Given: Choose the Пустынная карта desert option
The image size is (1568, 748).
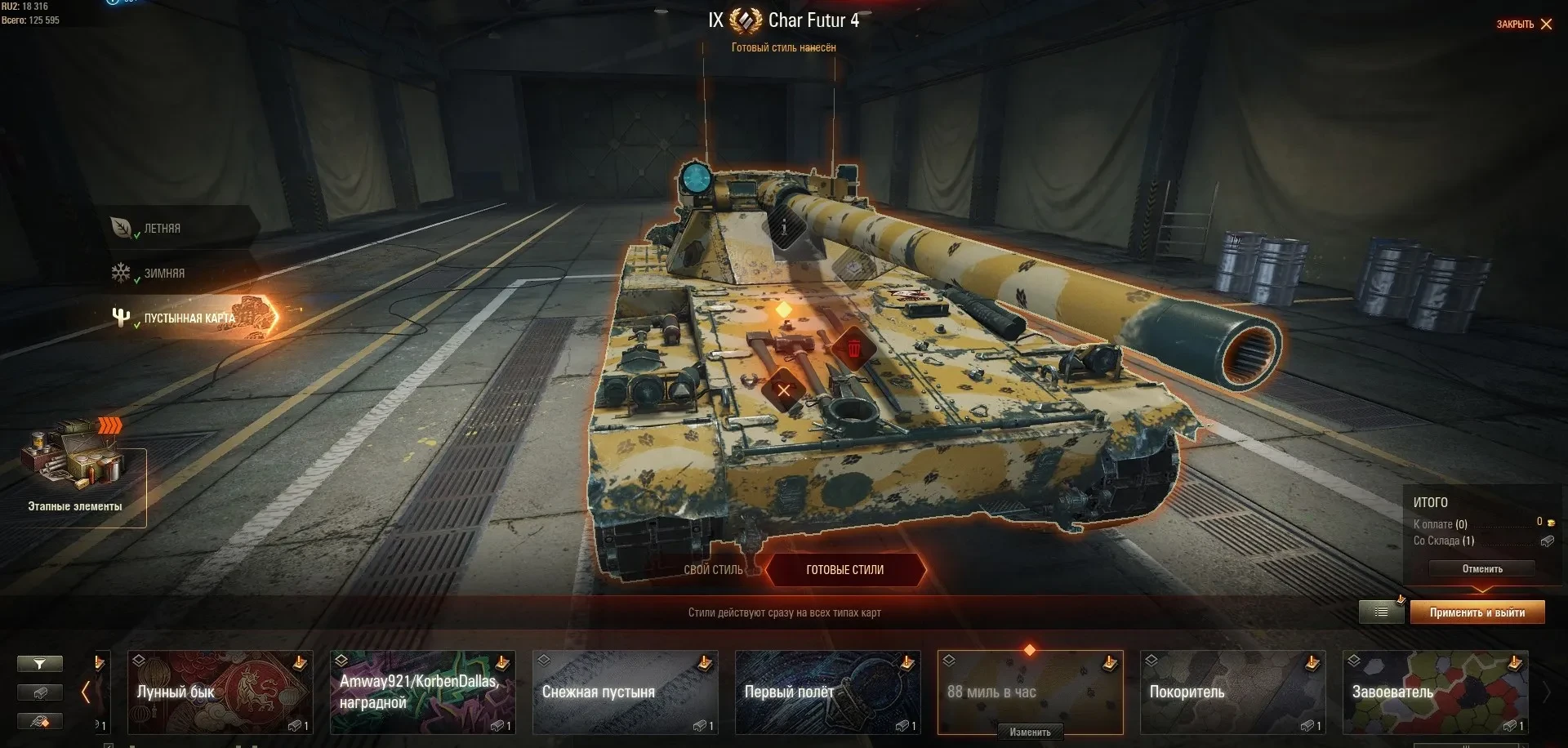Looking at the screenshot, I should pyautogui.click(x=189, y=318).
